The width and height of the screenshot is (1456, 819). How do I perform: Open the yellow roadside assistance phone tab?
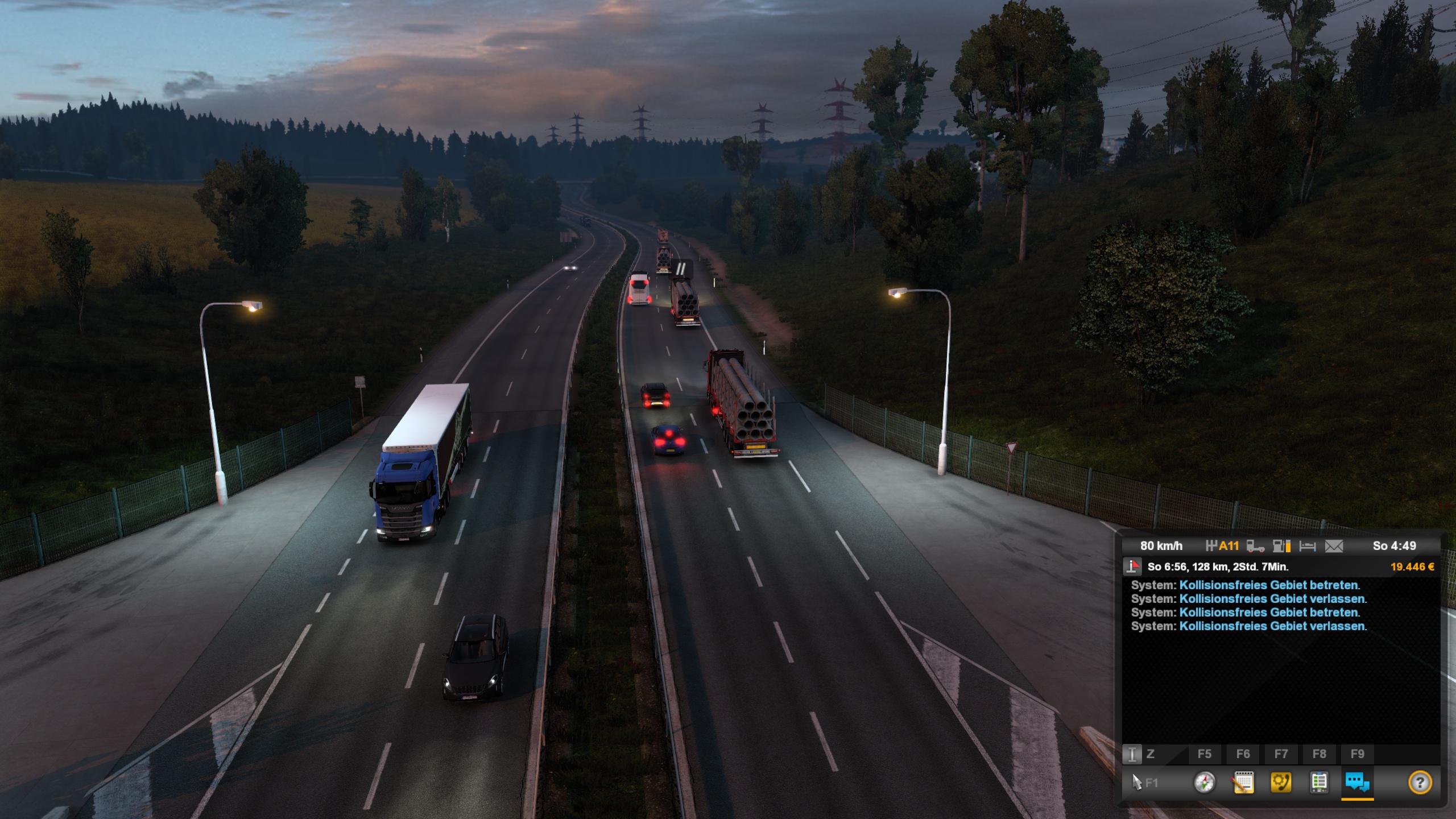coord(1281,783)
